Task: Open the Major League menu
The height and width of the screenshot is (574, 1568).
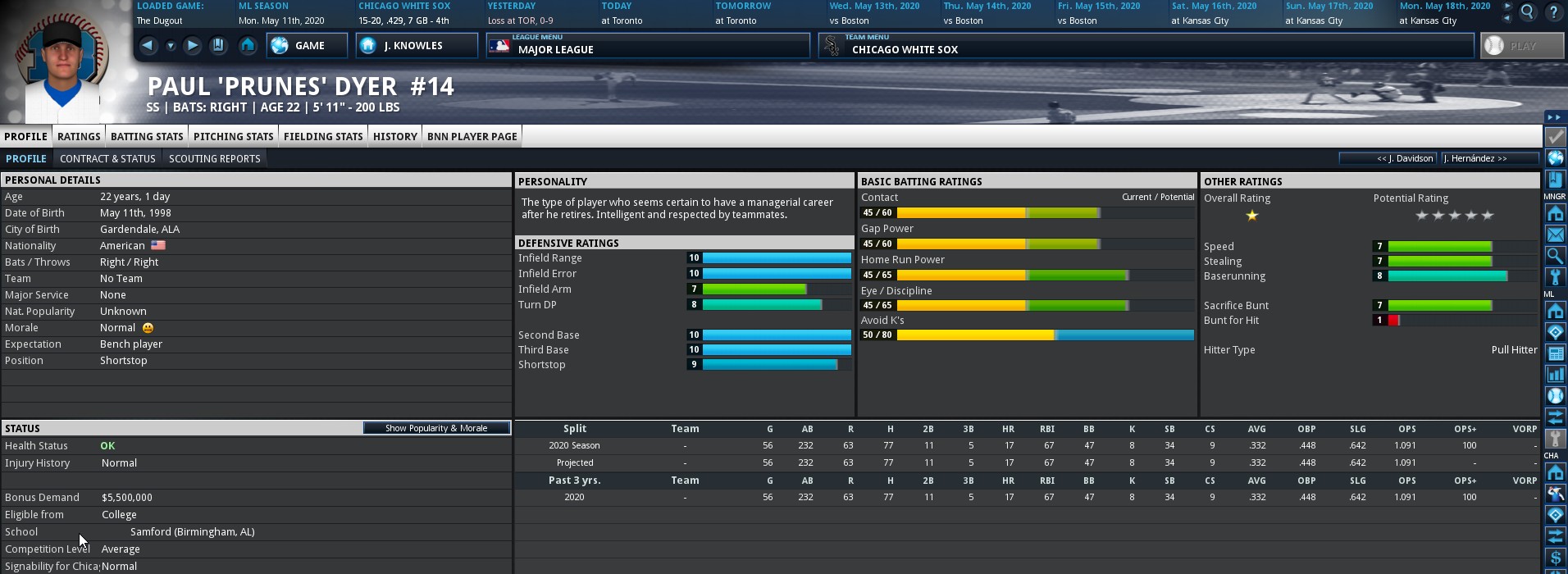Action: click(648, 46)
